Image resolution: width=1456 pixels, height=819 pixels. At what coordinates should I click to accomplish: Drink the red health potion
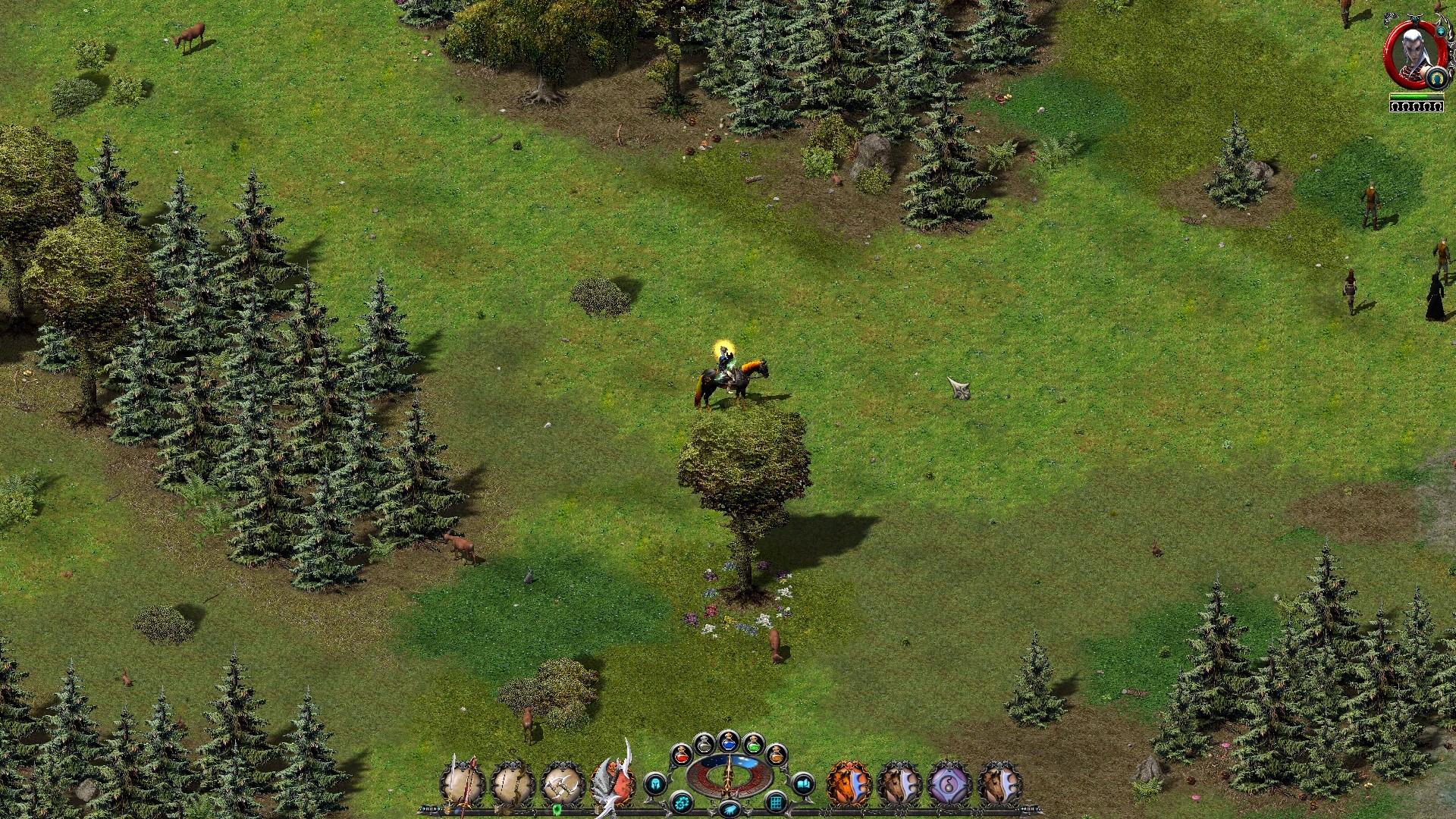[680, 754]
